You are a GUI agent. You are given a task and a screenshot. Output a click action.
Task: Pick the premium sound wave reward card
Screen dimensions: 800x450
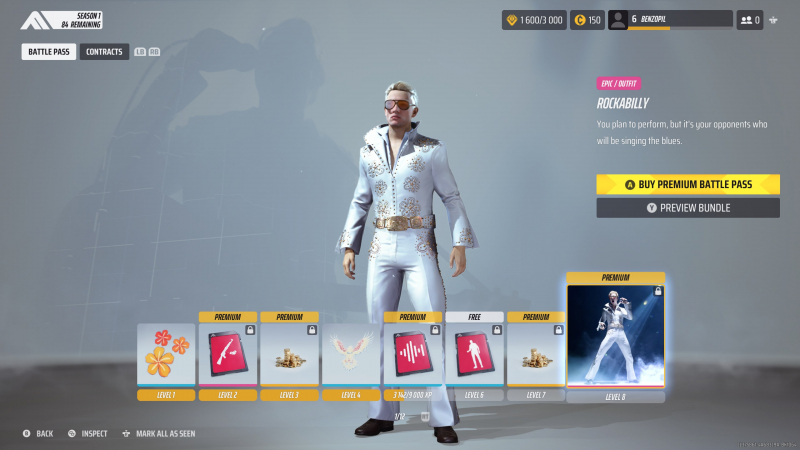[414, 355]
